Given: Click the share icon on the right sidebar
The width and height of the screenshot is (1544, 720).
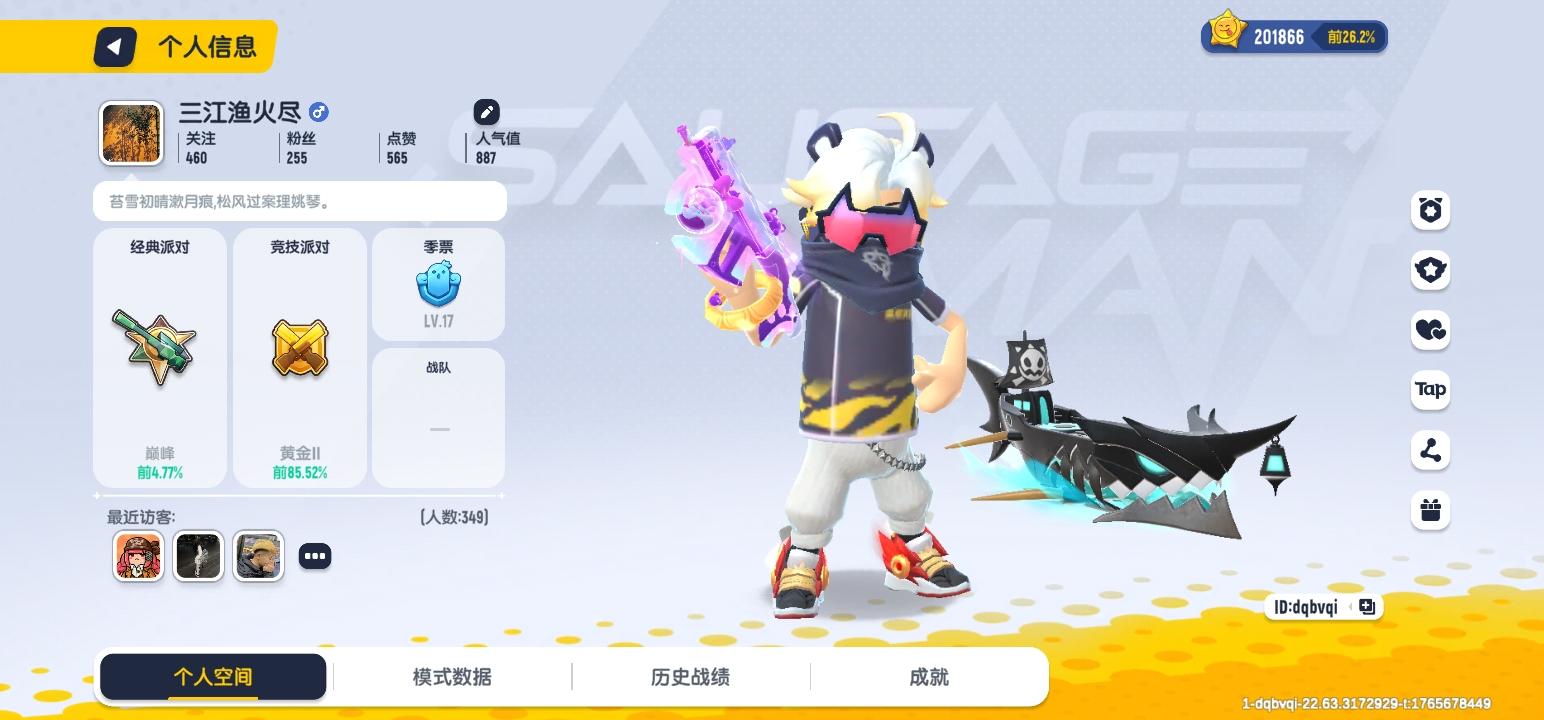Looking at the screenshot, I should point(1430,450).
